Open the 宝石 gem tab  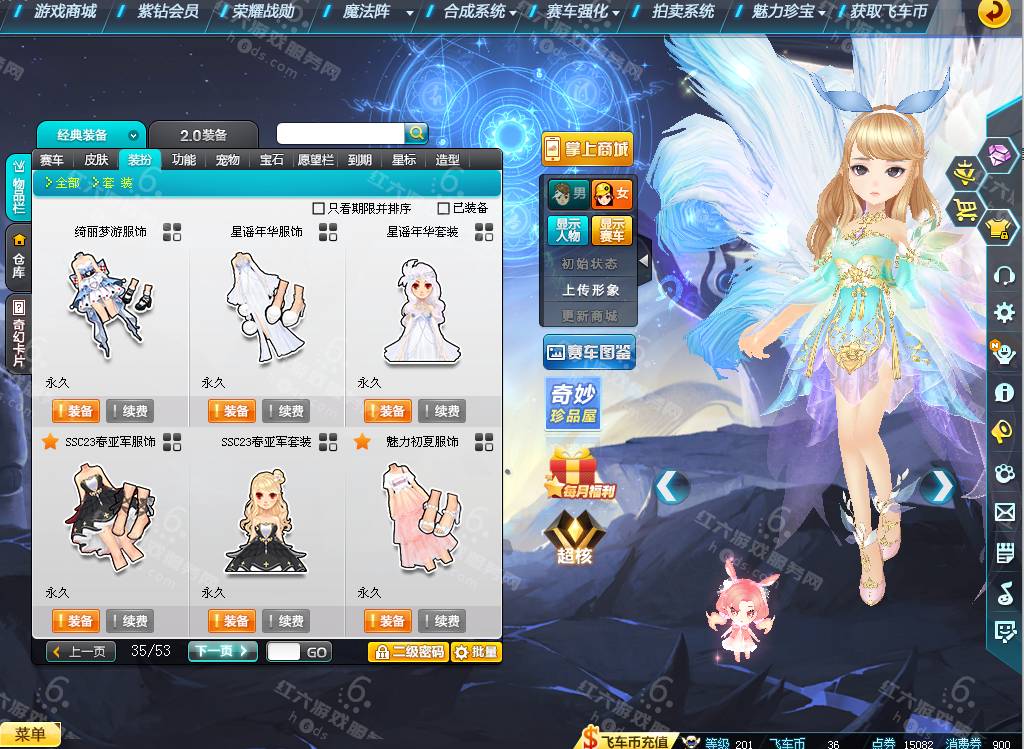pos(271,160)
